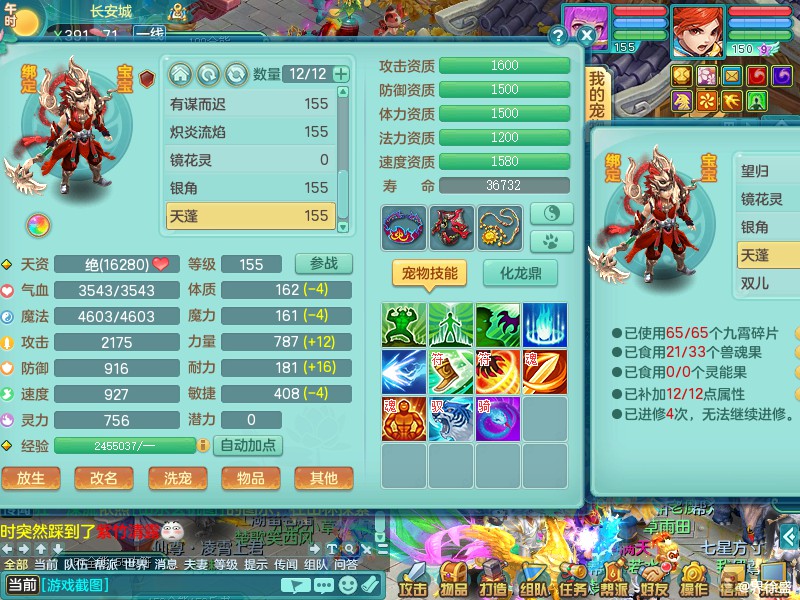Click the 自动加点 button

click(248, 445)
